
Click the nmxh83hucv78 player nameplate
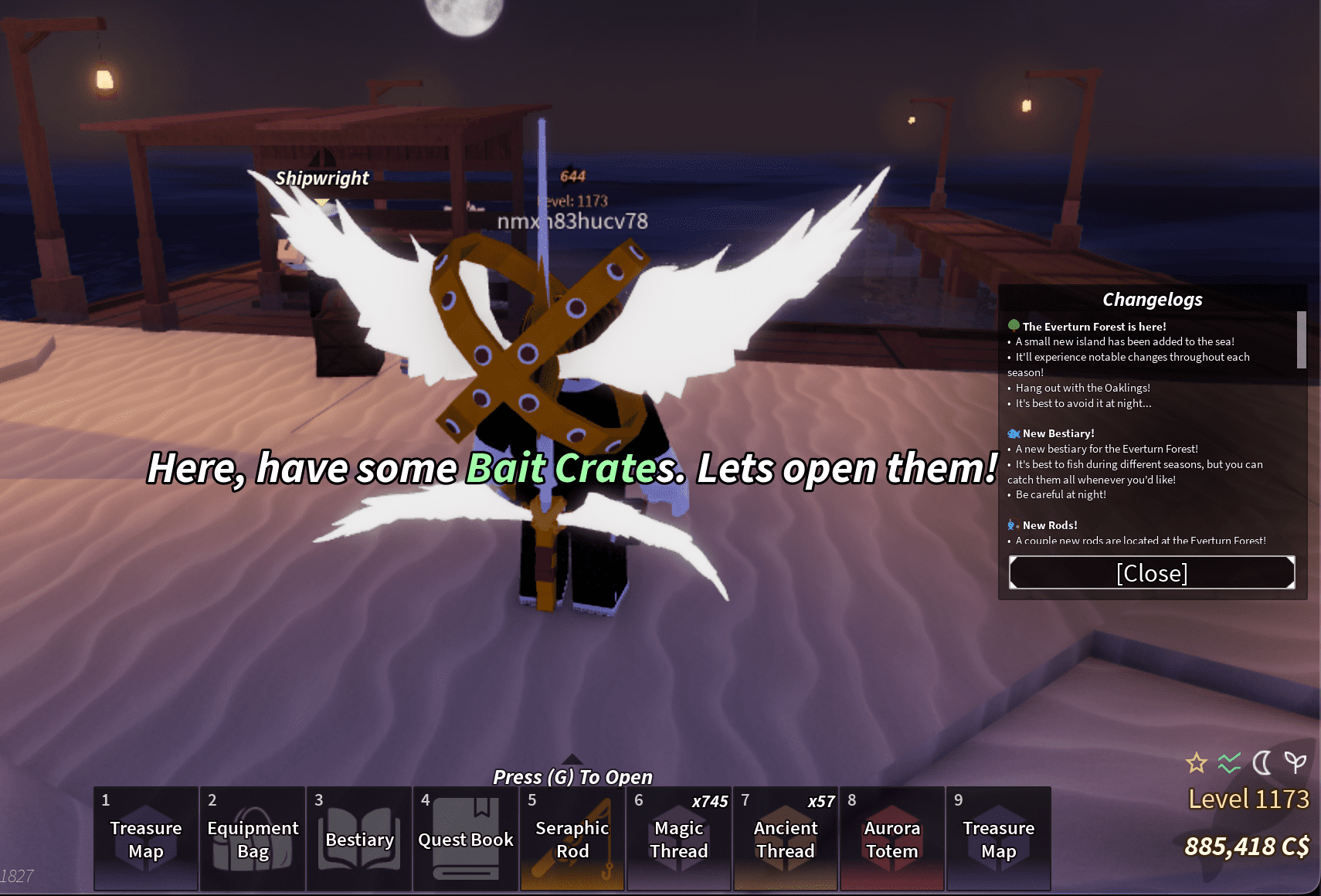click(x=573, y=221)
